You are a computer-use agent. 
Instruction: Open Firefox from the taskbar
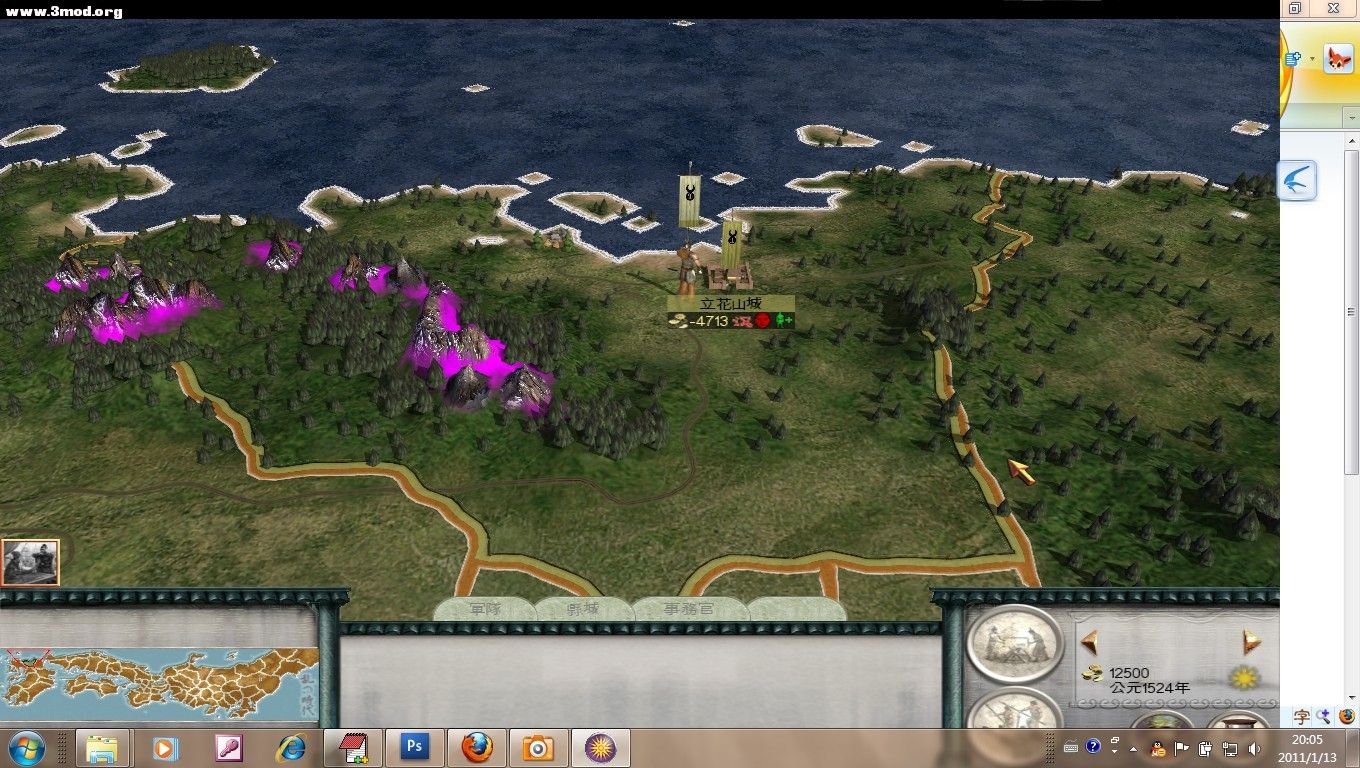coord(476,746)
